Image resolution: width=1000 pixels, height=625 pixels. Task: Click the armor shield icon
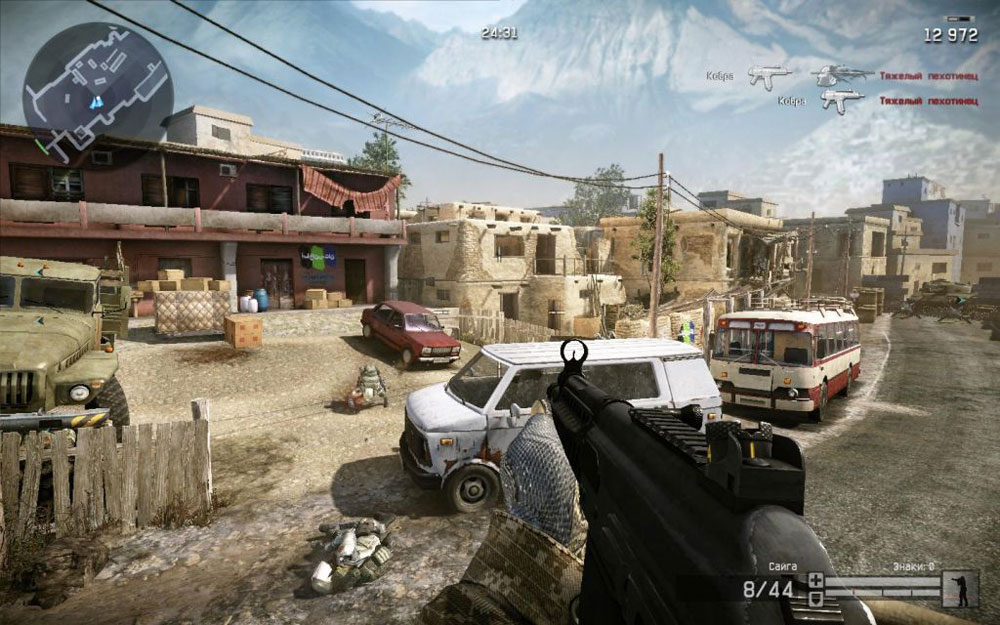(x=815, y=597)
